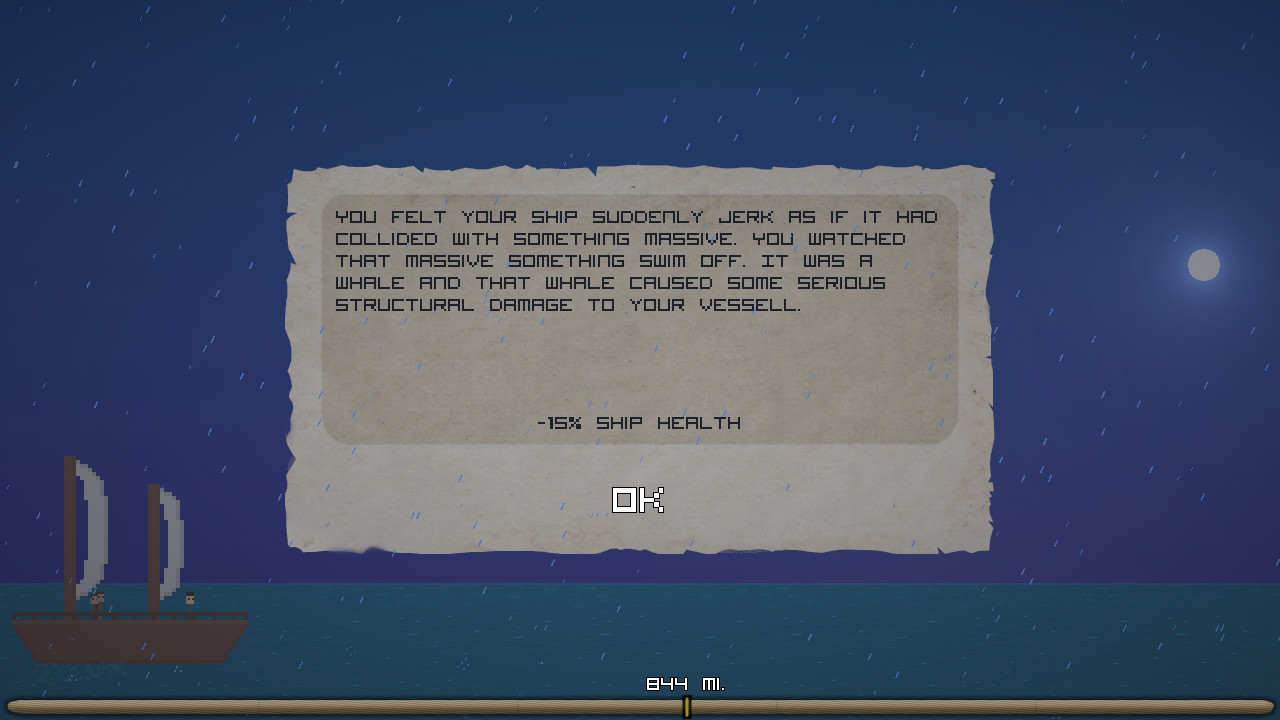Click the yellow ship position marker
Viewport: 1280px width, 720px height.
pyautogui.click(x=687, y=705)
